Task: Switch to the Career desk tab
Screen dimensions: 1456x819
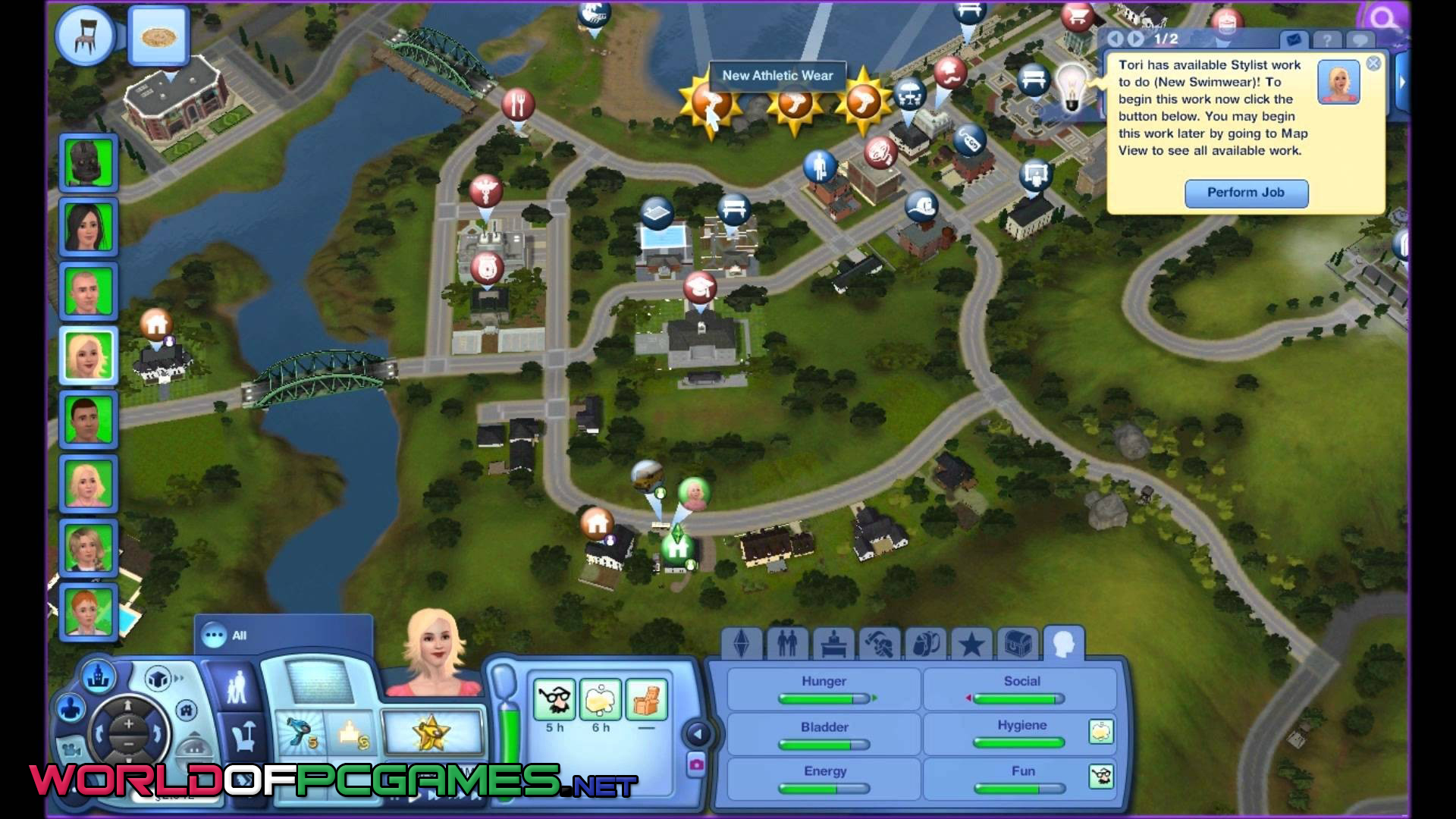Action: point(833,645)
